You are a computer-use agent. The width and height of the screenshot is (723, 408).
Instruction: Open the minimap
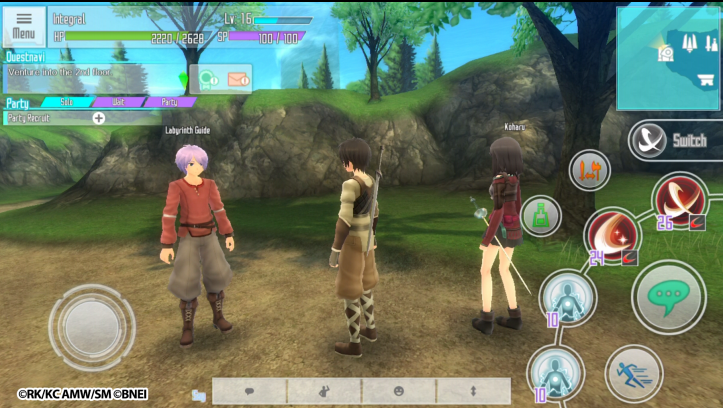coord(668,58)
